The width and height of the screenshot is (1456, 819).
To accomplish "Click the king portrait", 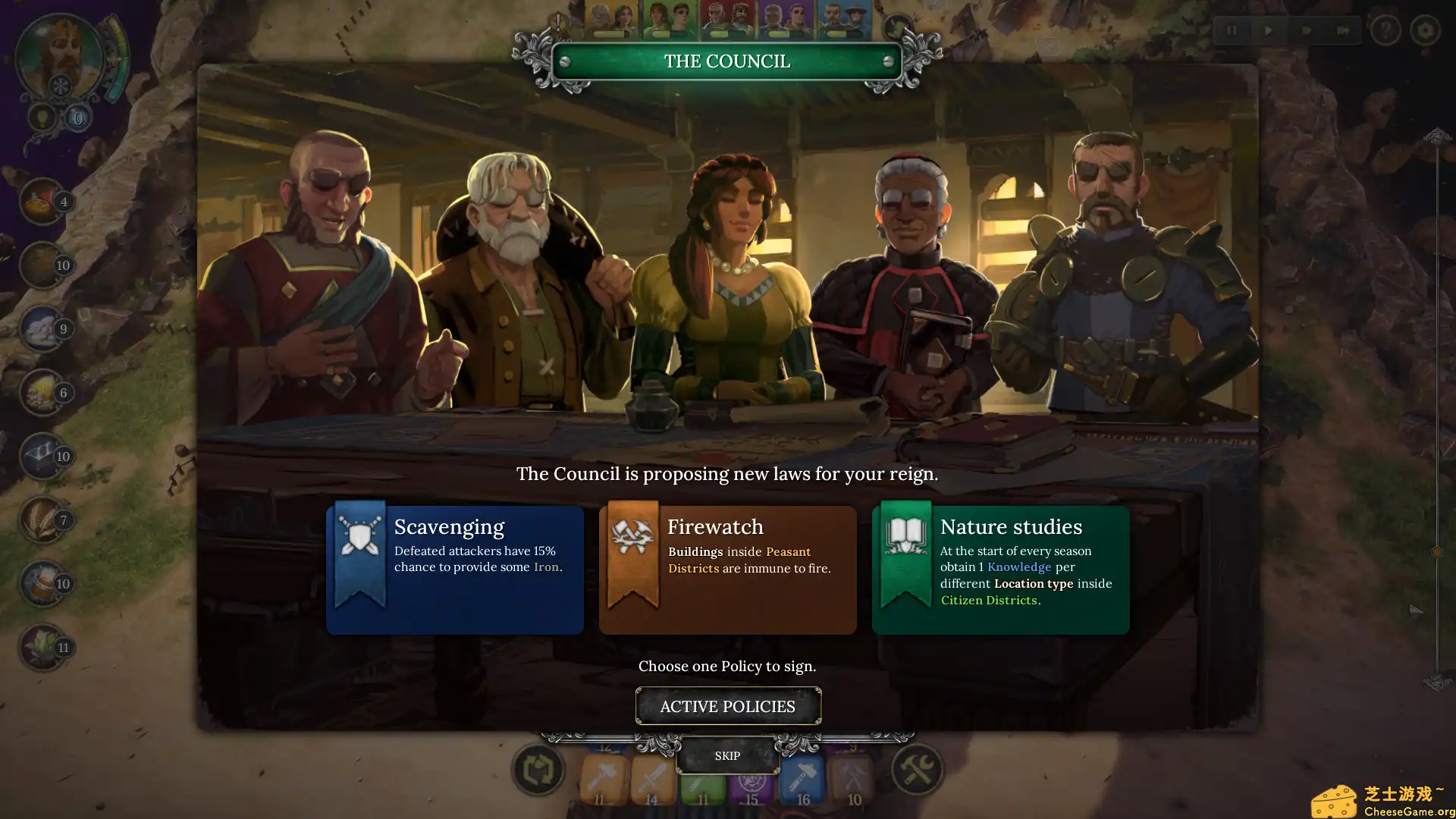I will (x=59, y=55).
